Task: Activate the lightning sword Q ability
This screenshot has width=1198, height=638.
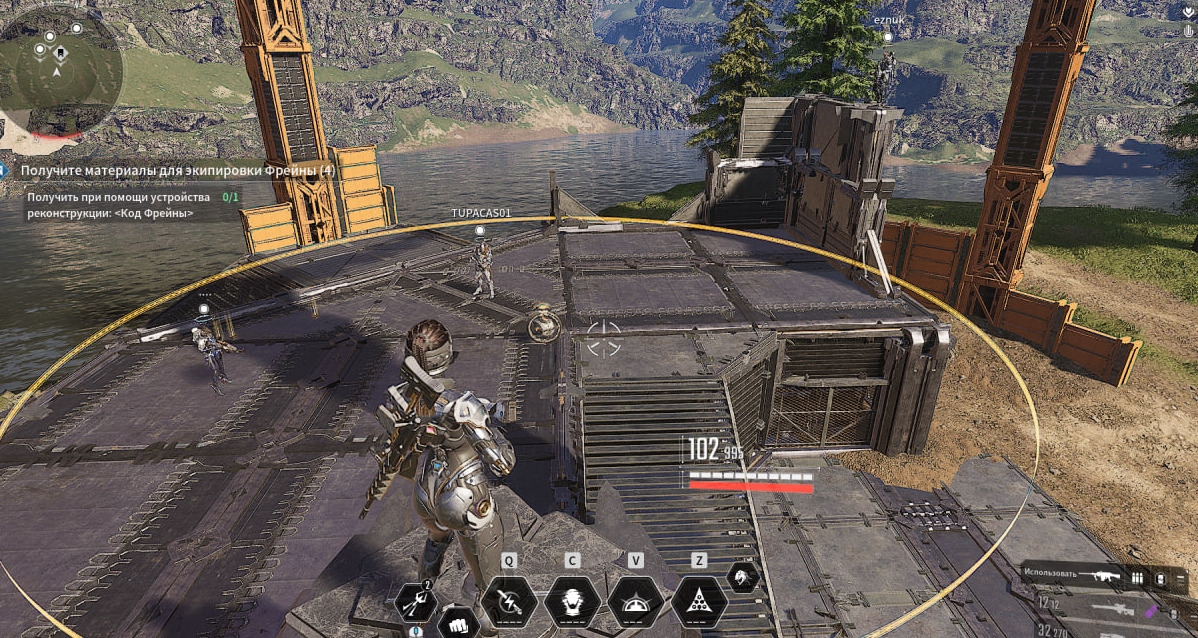Action: coord(509,602)
